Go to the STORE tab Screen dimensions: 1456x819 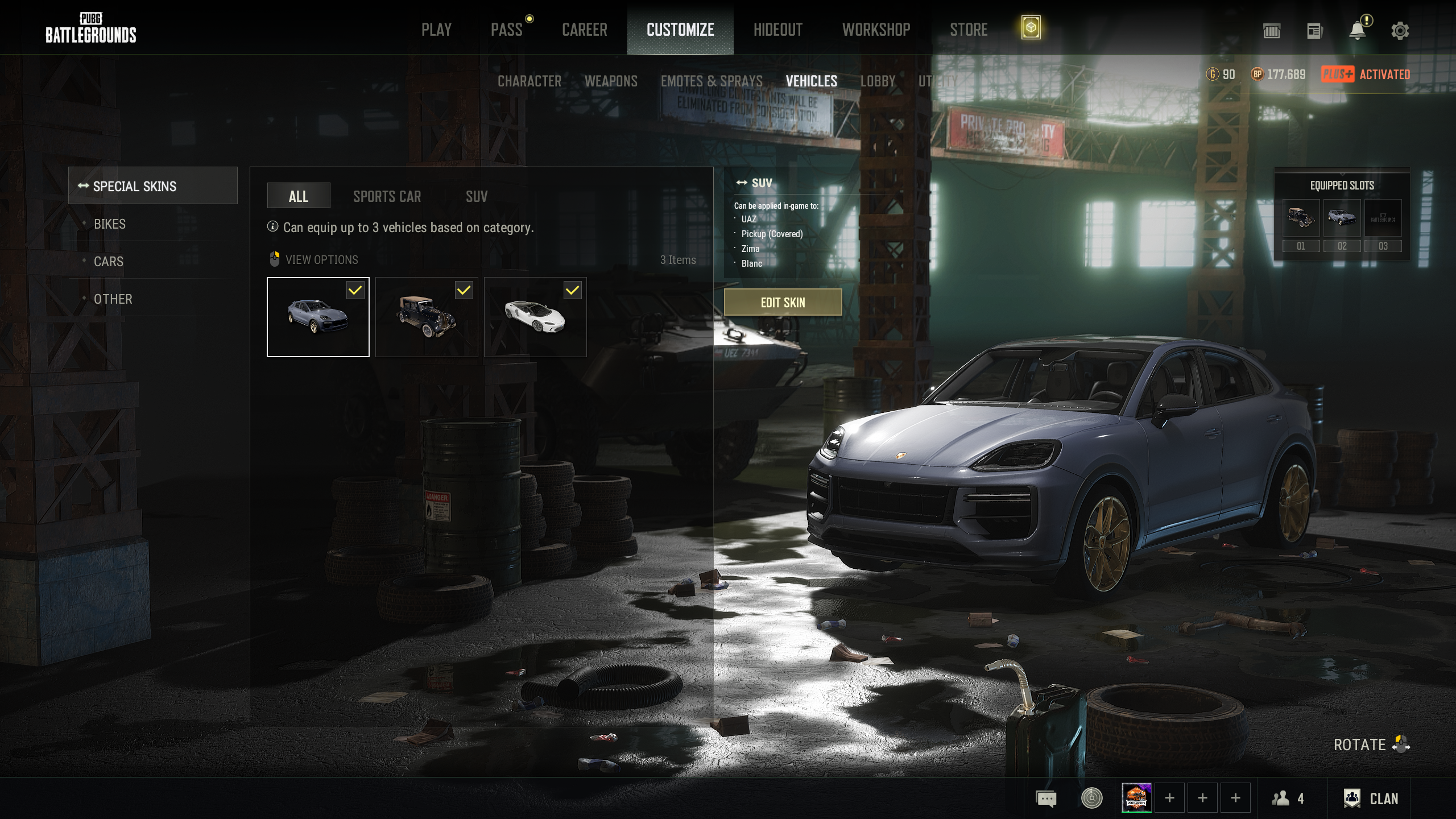pos(969,30)
